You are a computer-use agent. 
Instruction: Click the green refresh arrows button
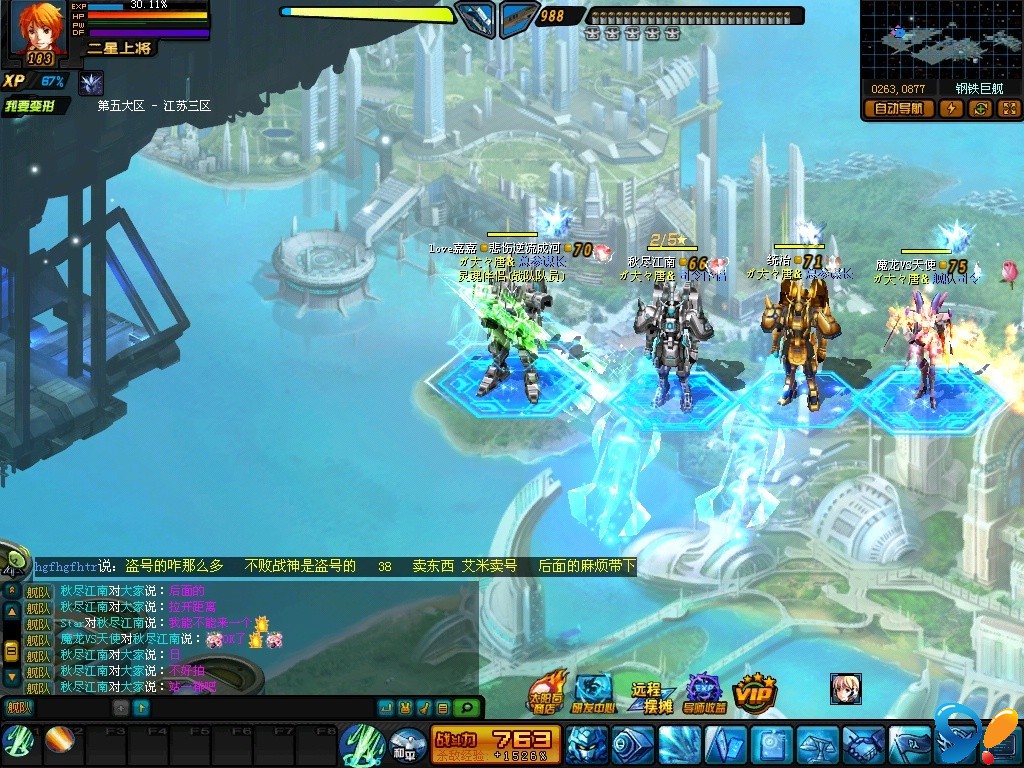pyautogui.click(x=979, y=109)
